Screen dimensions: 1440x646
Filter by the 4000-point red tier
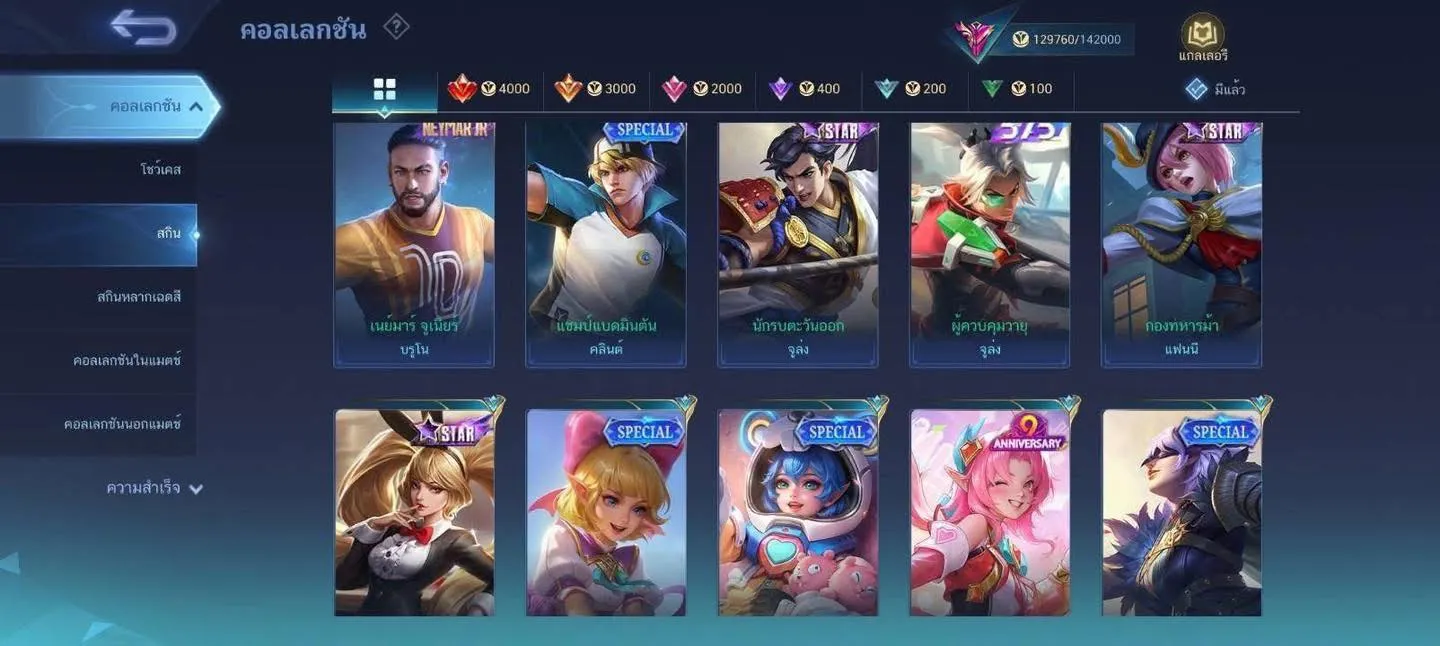(490, 89)
